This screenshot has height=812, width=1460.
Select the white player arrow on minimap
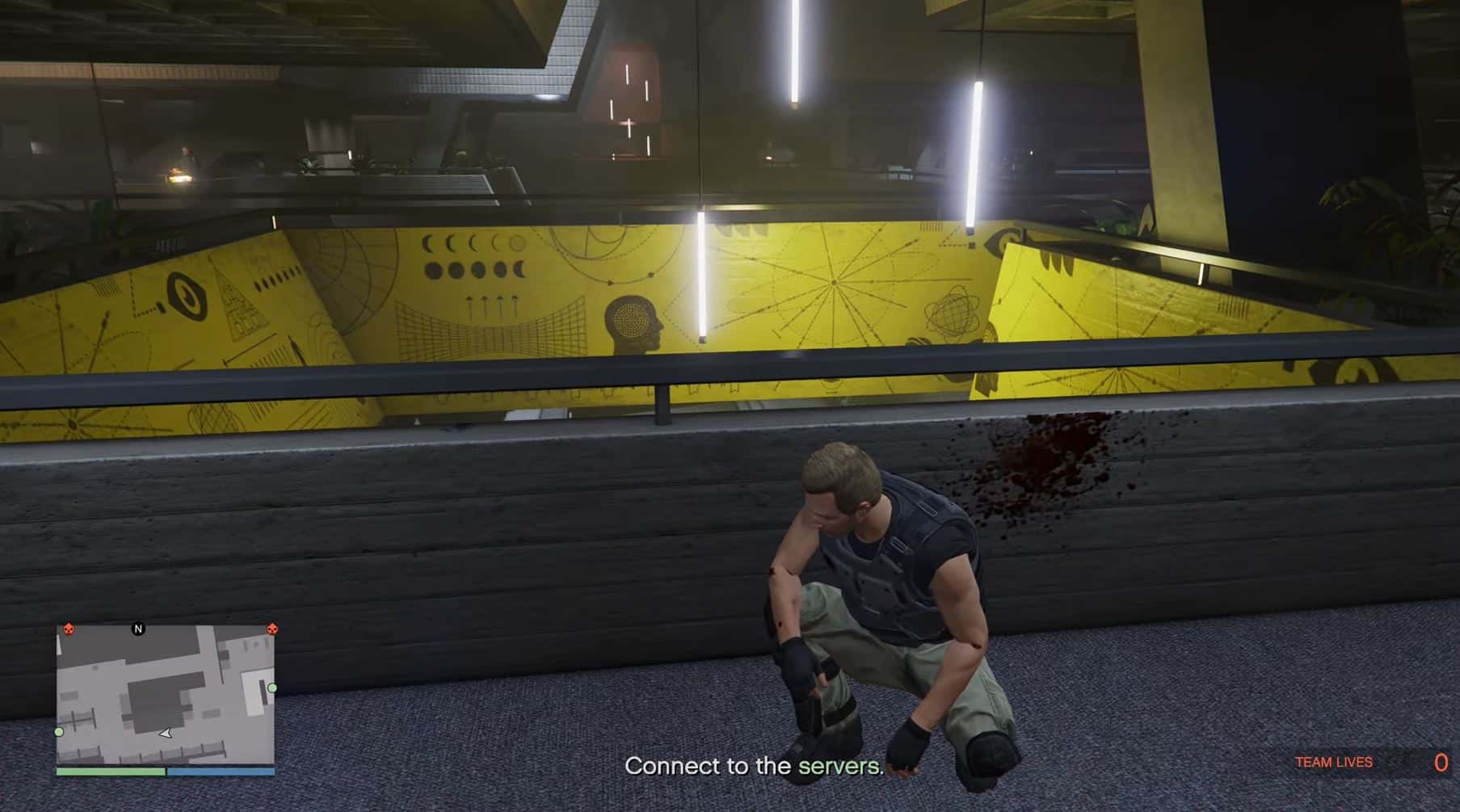coord(166,734)
